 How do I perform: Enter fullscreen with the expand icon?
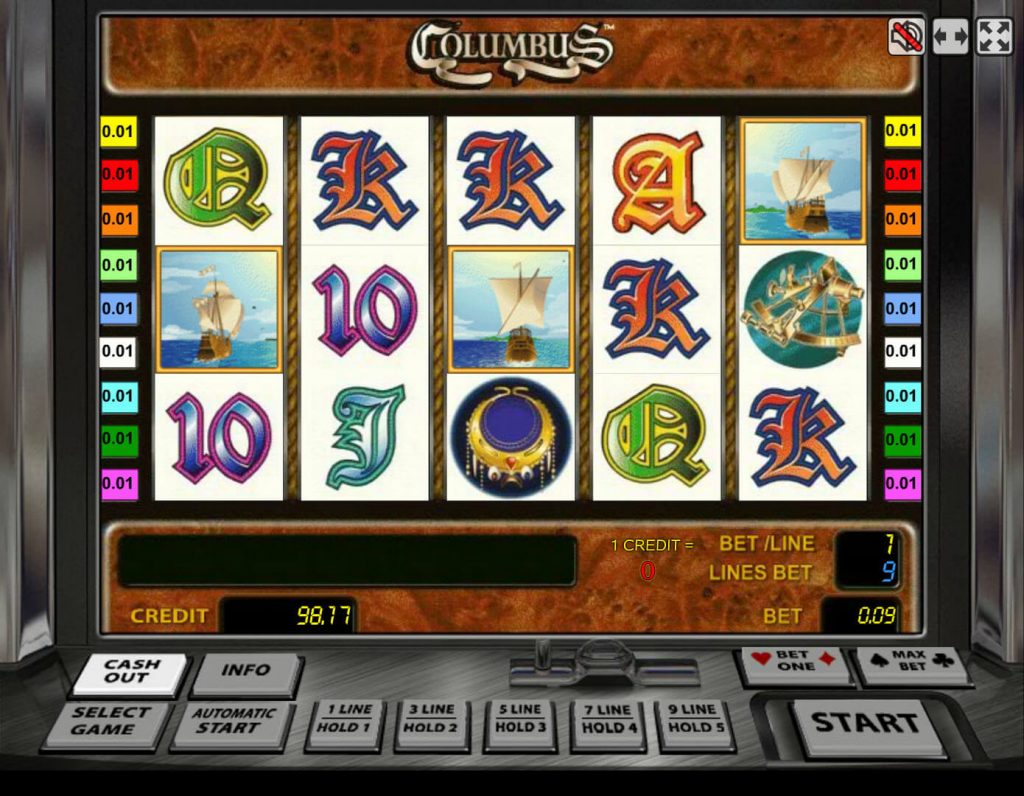click(x=994, y=38)
